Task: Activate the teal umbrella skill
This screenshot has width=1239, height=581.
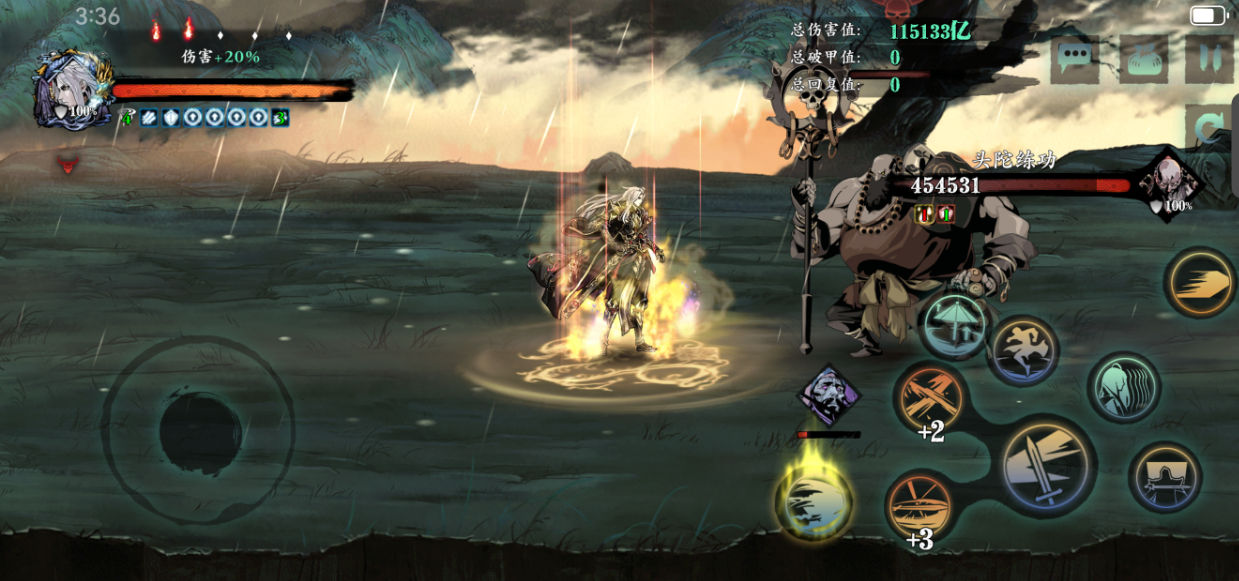Action: tap(955, 326)
